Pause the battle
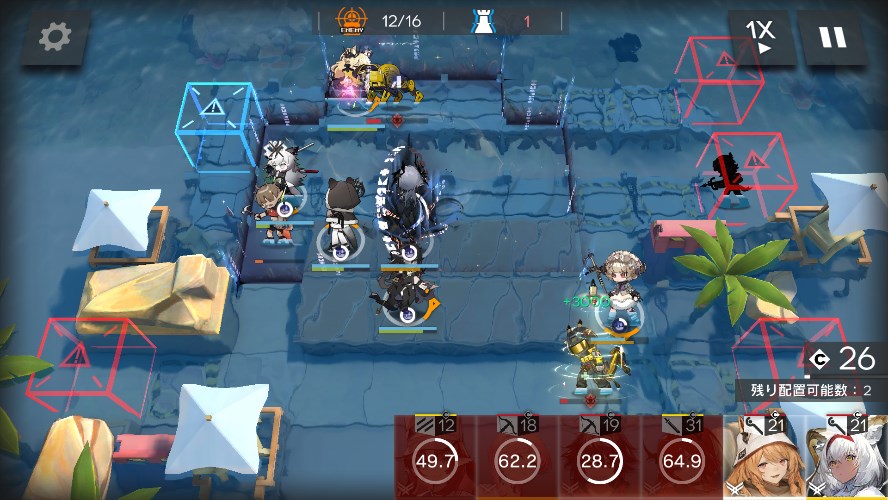Screen dimensions: 888x500 coord(832,38)
